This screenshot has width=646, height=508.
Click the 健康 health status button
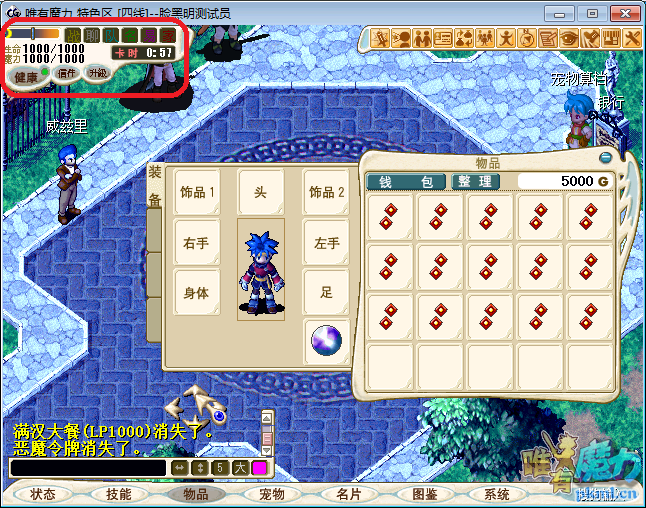coord(27,76)
